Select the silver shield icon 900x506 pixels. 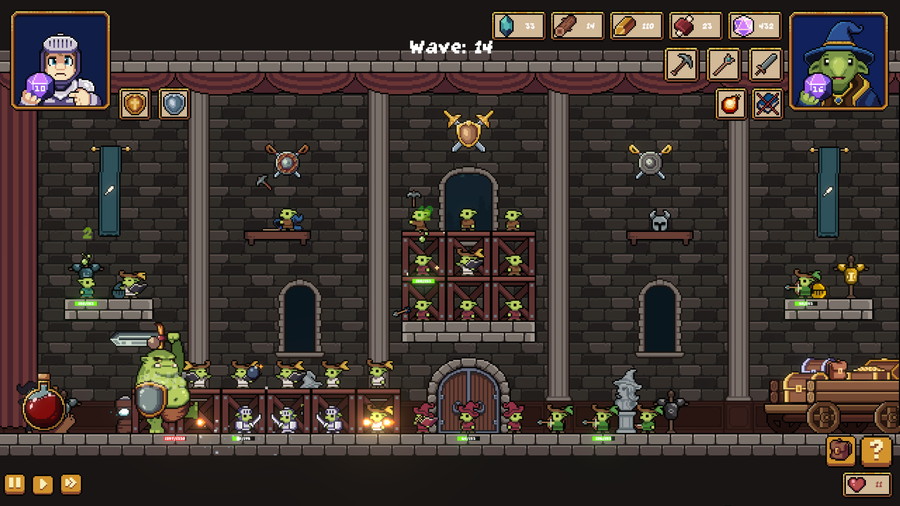(174, 103)
